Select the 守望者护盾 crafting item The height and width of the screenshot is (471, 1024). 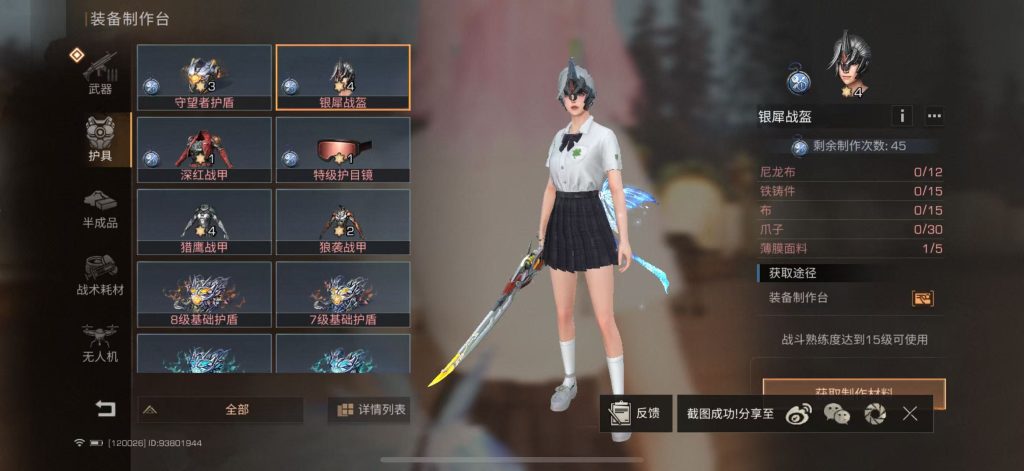point(204,77)
